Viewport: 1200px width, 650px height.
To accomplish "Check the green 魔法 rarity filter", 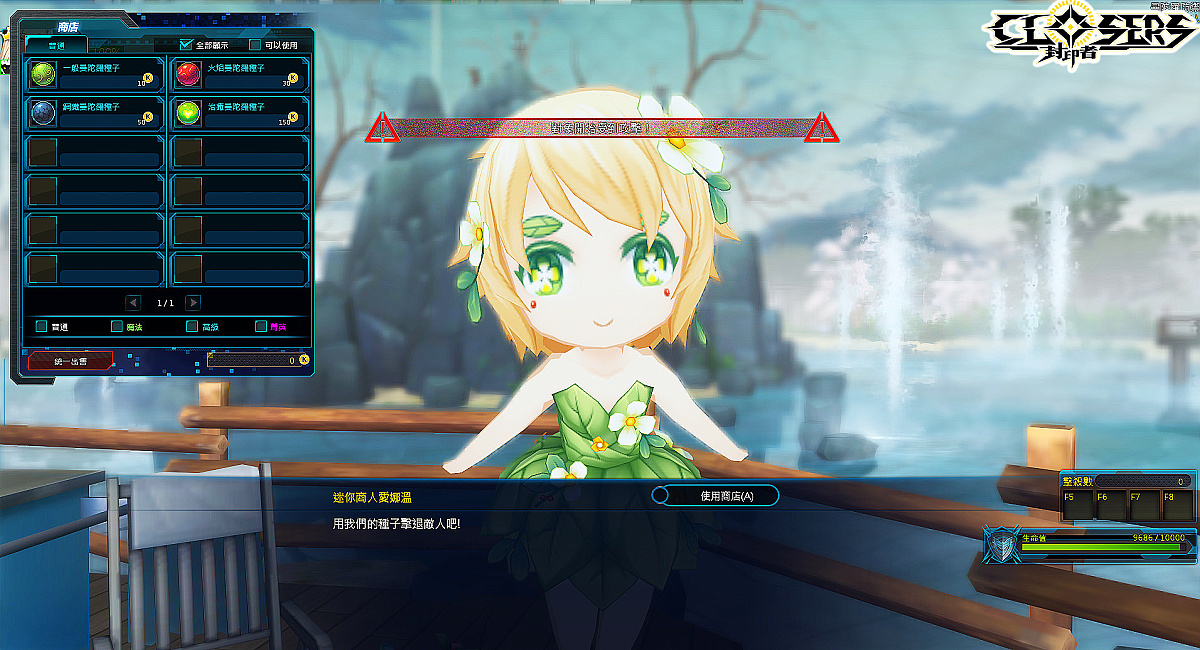I will pyautogui.click(x=117, y=326).
